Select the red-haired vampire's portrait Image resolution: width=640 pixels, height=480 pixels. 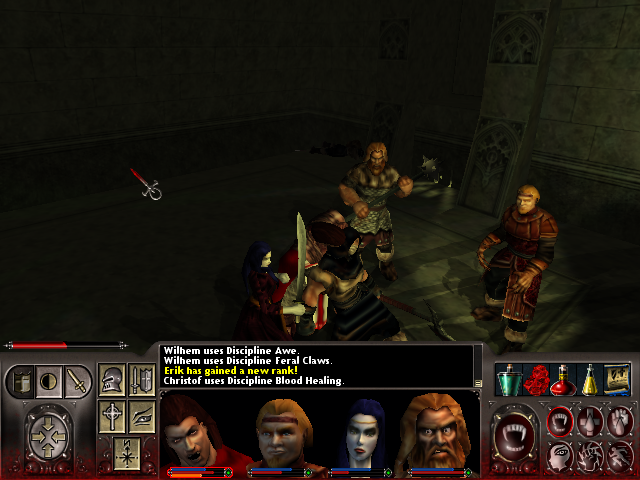195,430
